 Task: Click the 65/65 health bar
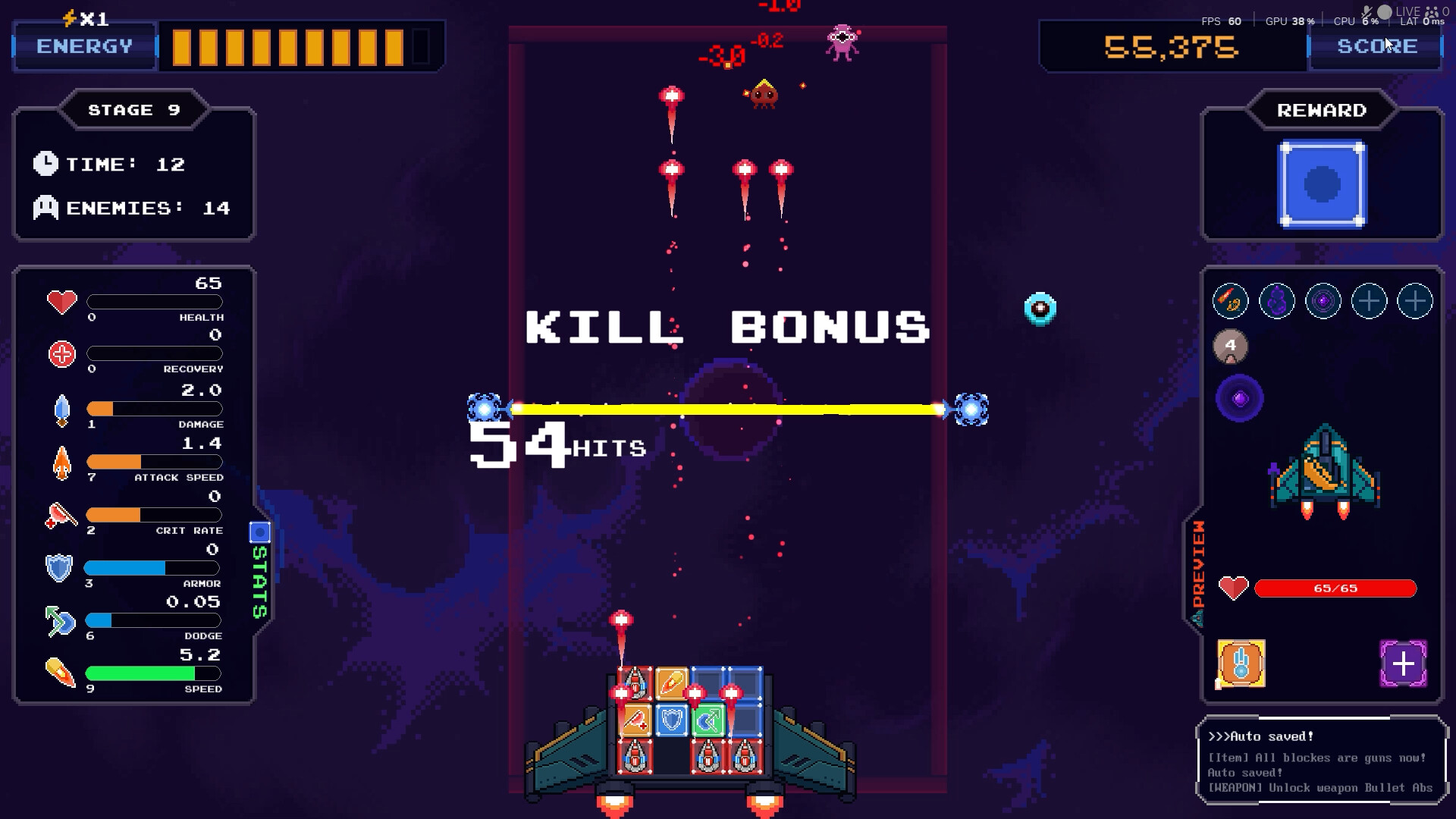pos(1336,588)
